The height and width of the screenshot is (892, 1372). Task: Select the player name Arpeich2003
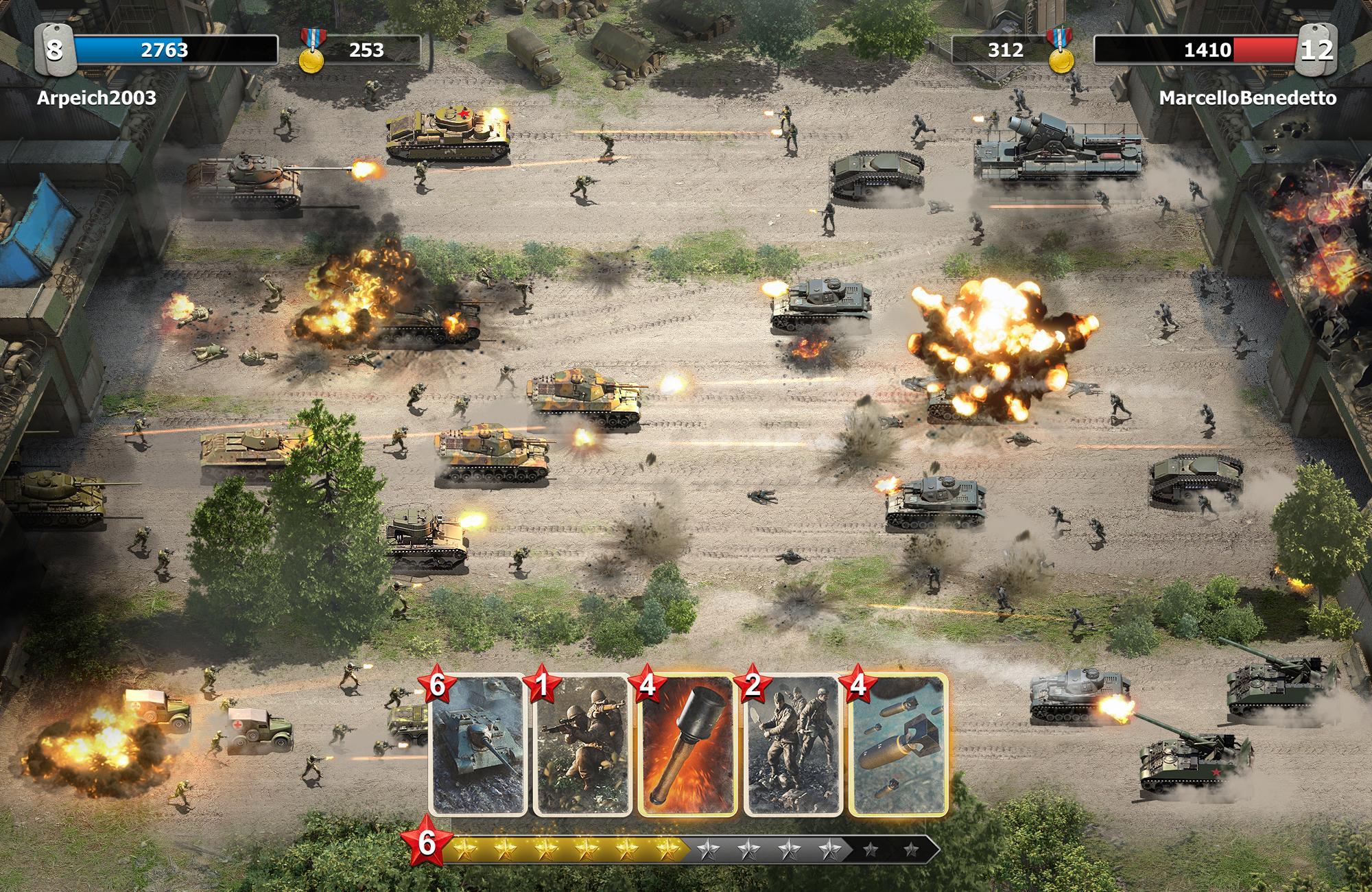pos(96,98)
